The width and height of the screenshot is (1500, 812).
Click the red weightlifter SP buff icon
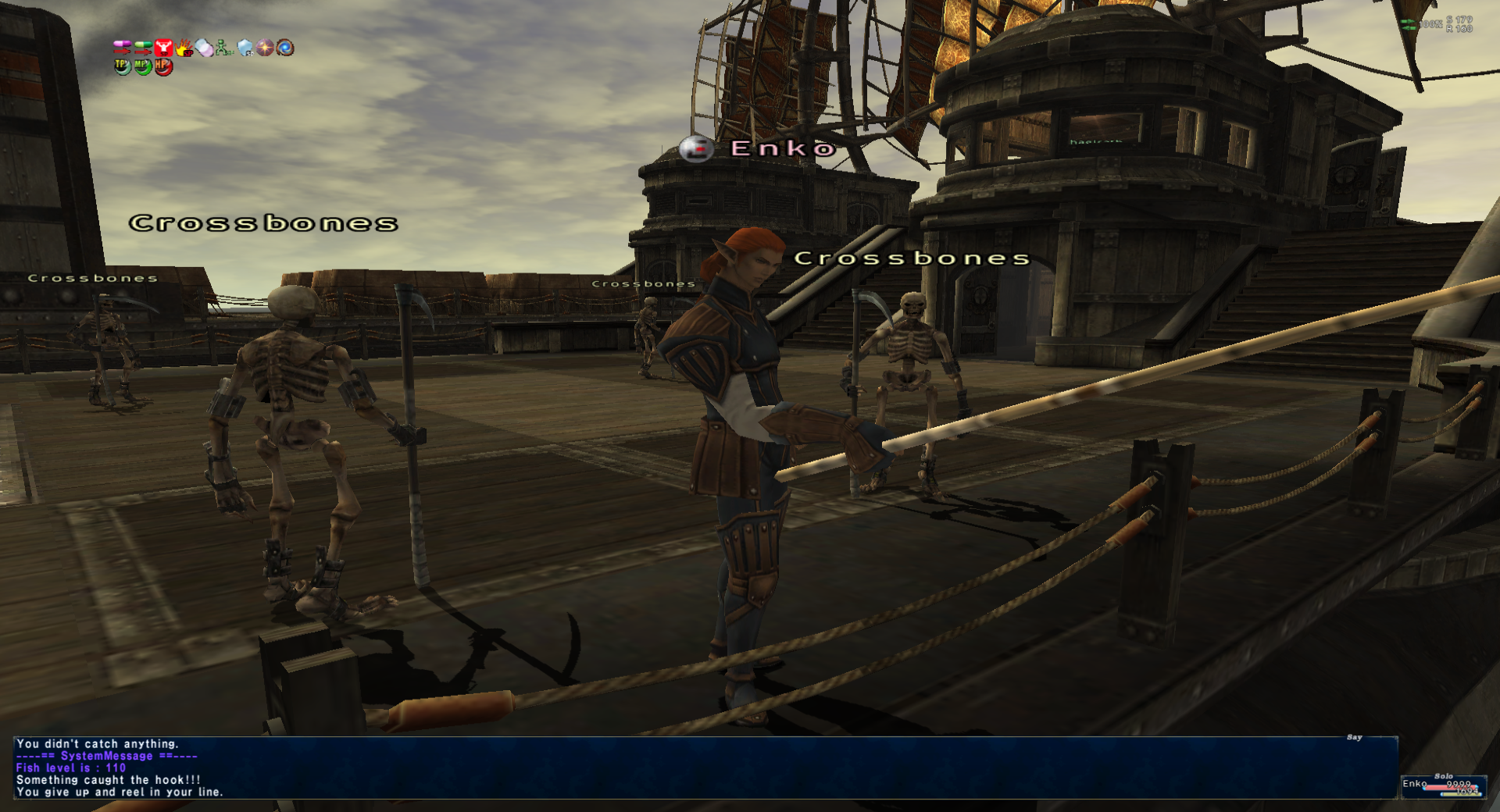coord(163,48)
